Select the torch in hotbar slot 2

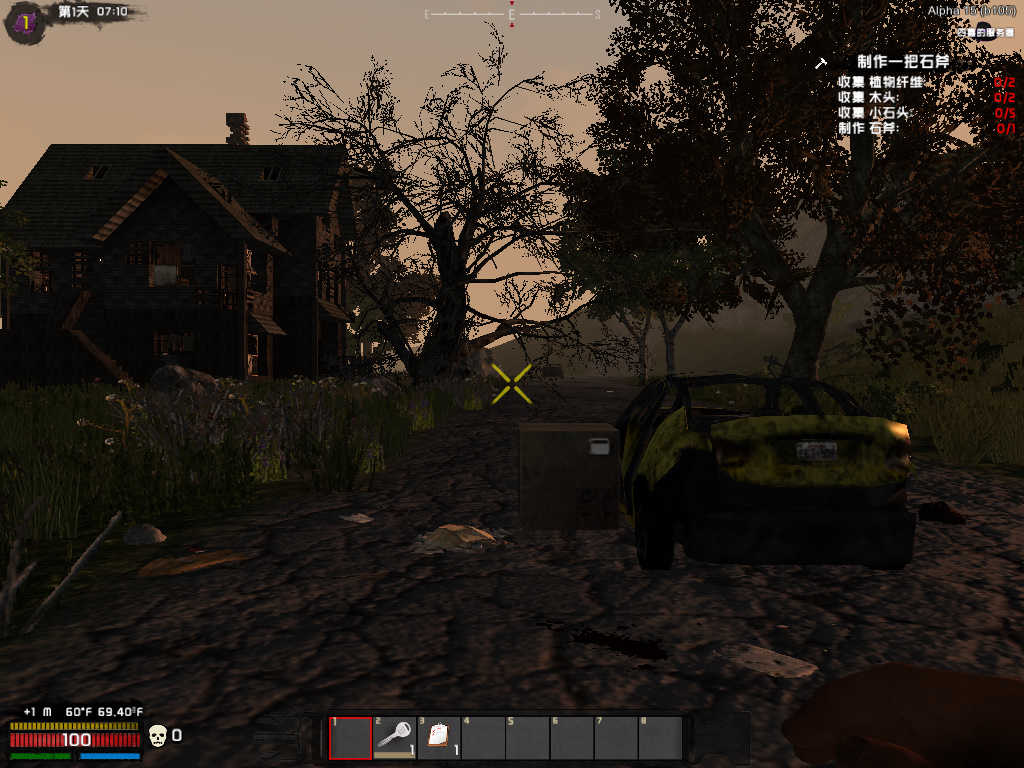point(394,738)
